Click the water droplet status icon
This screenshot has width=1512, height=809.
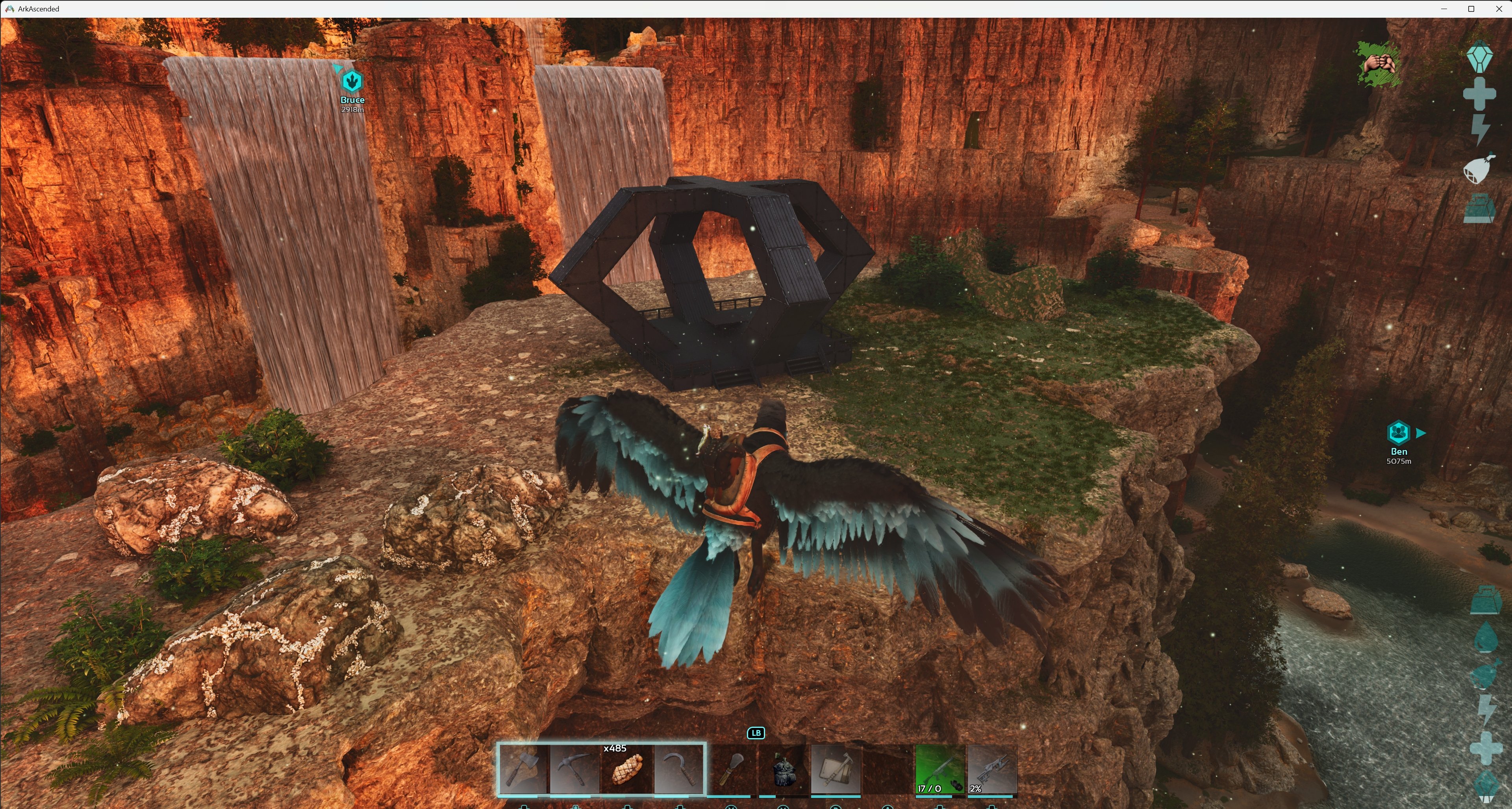coord(1486,638)
